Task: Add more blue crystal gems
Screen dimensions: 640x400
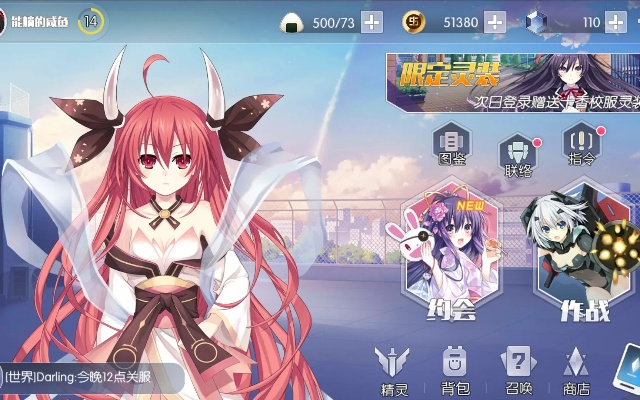Action: pyautogui.click(x=615, y=22)
